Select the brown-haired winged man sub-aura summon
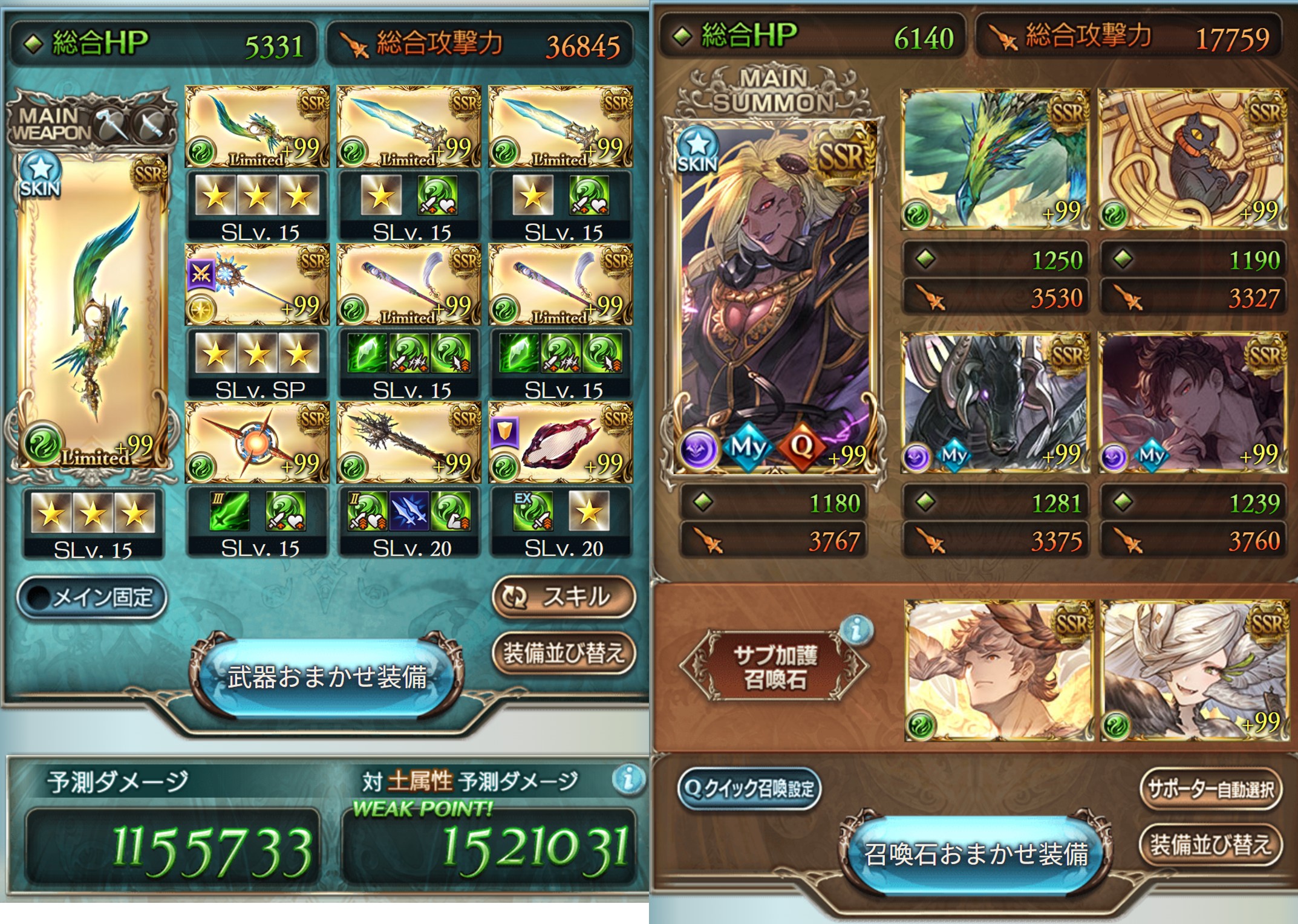Viewport: 1298px width, 924px height. (999, 671)
